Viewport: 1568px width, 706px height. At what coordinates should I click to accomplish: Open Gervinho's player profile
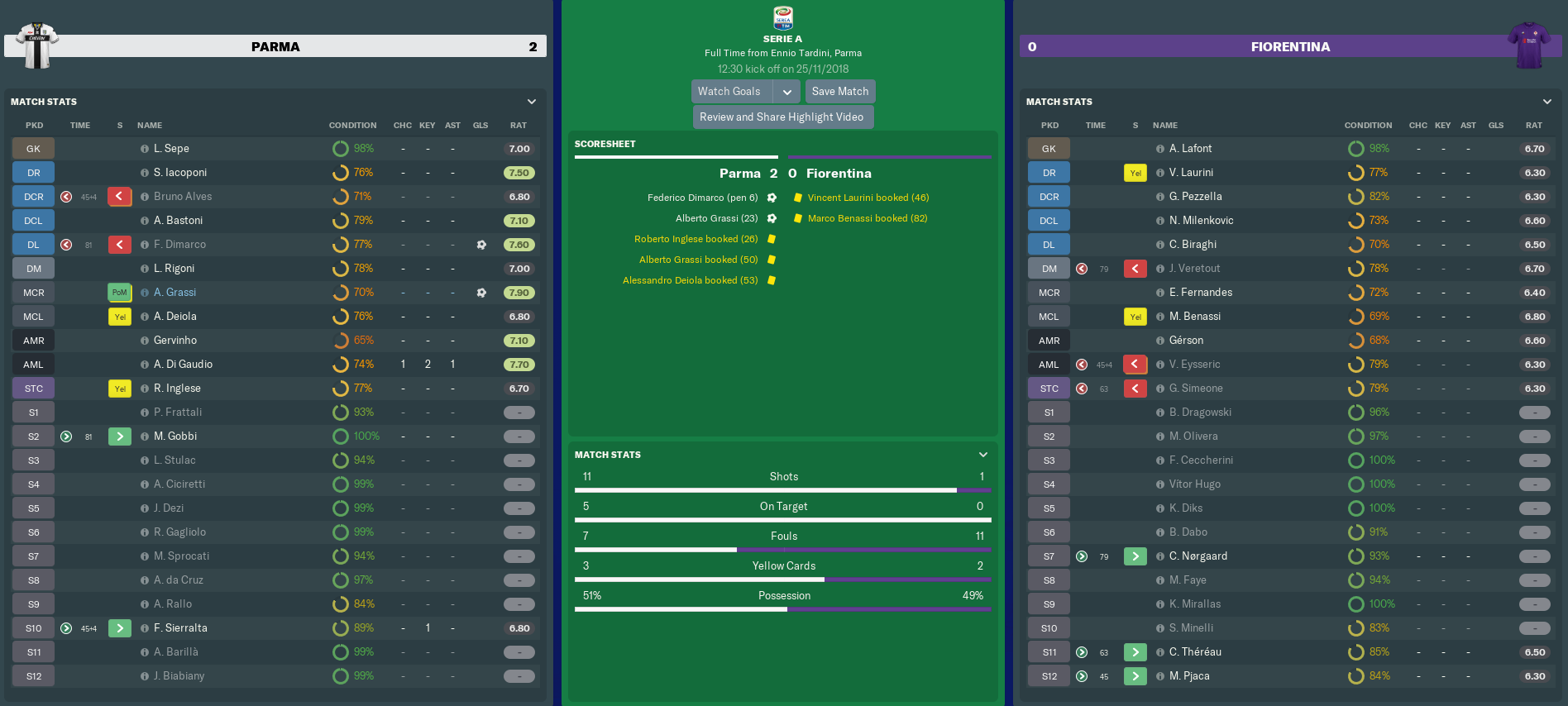click(175, 341)
